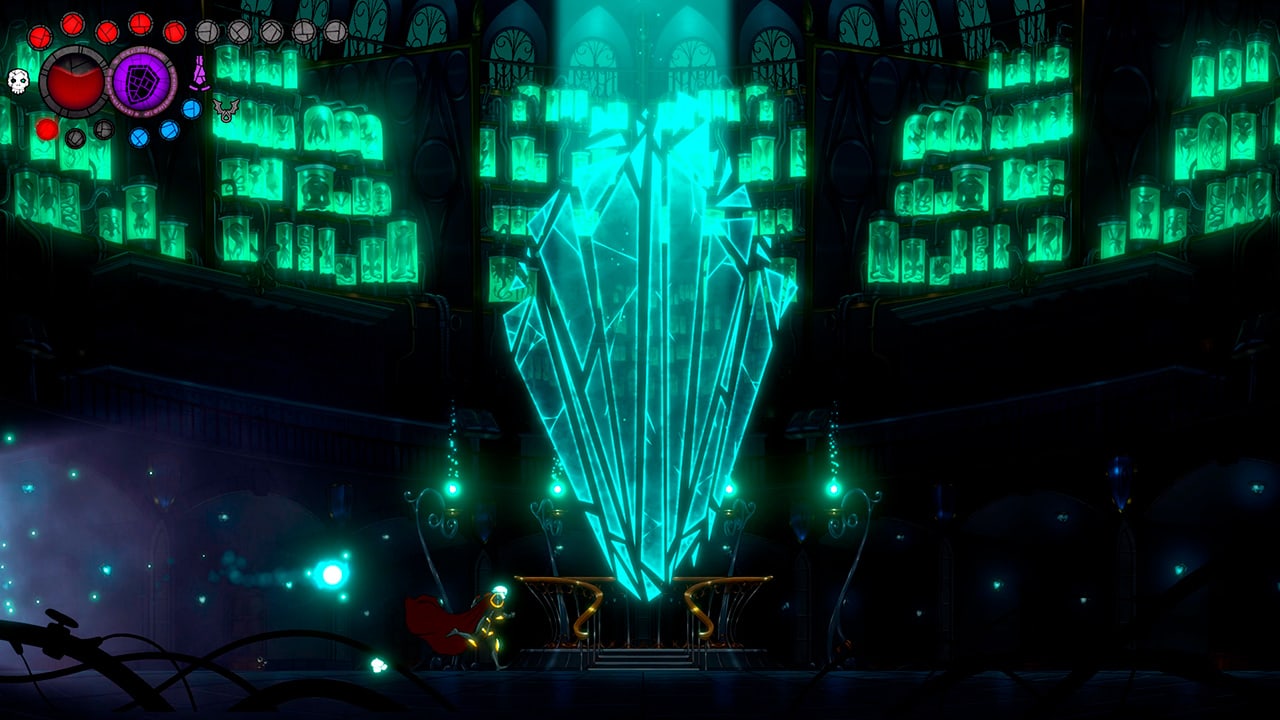Click the small red orb below the health gauge

tap(47, 131)
